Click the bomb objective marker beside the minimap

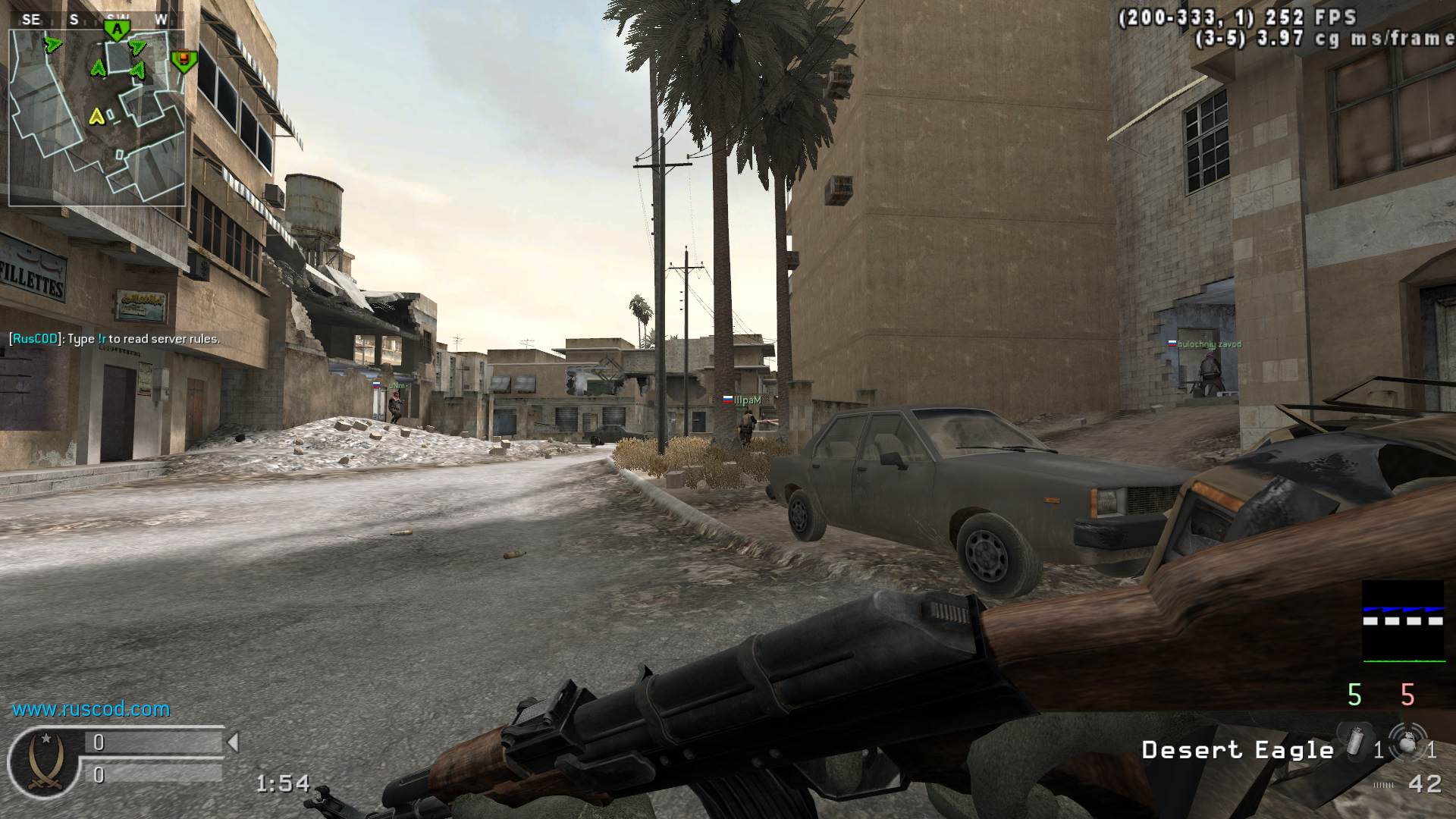[183, 60]
